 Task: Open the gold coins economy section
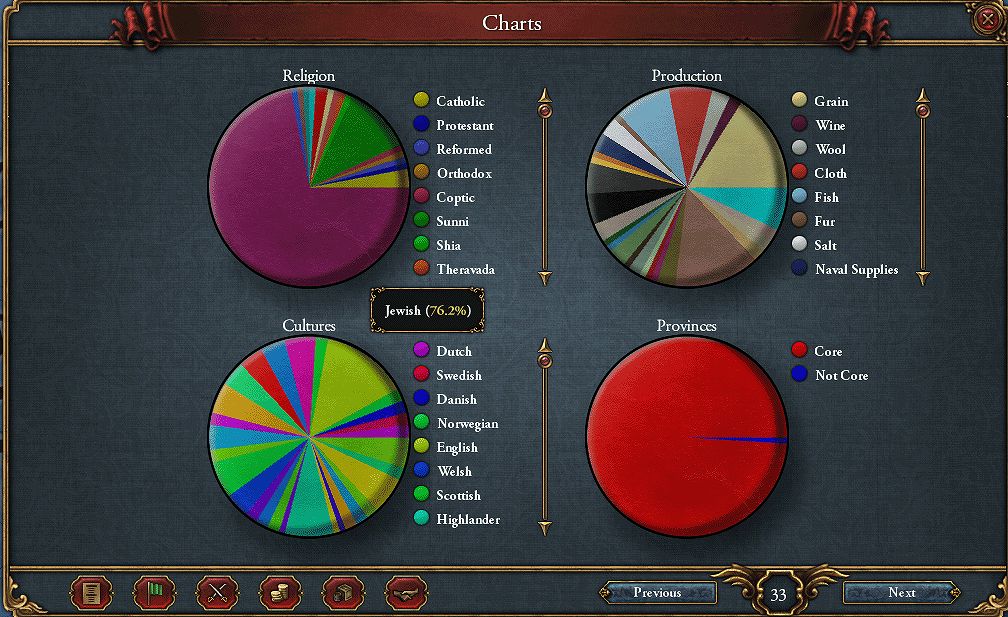point(280,593)
